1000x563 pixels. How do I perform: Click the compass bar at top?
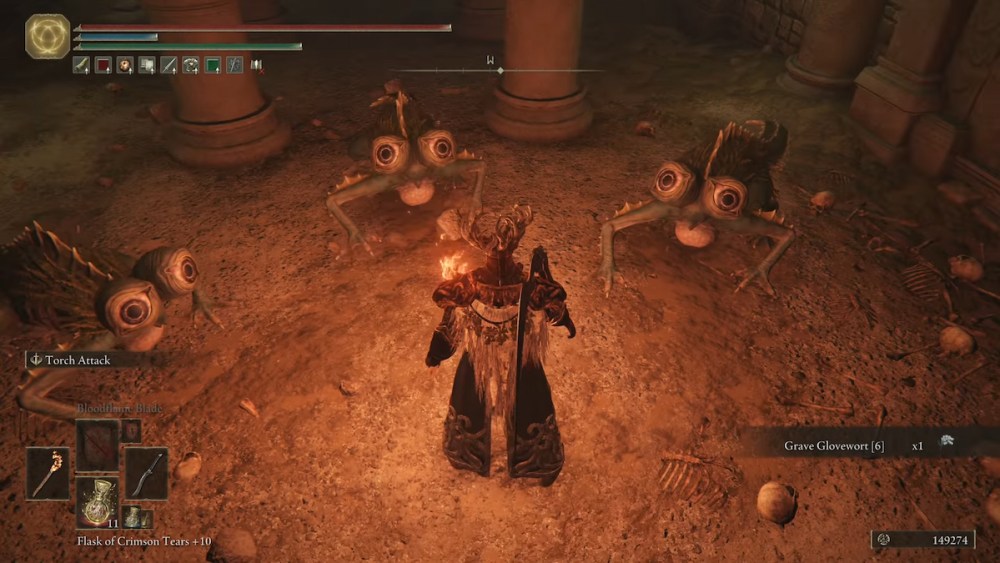click(x=500, y=70)
